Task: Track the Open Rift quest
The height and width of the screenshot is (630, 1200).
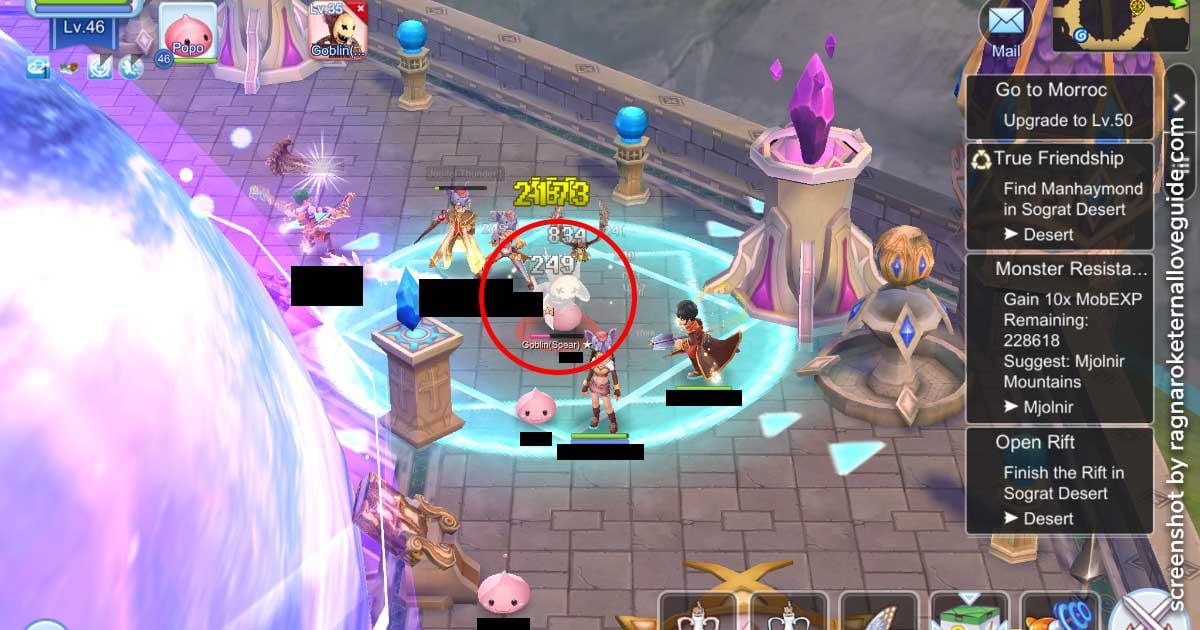Action: pos(1059,479)
